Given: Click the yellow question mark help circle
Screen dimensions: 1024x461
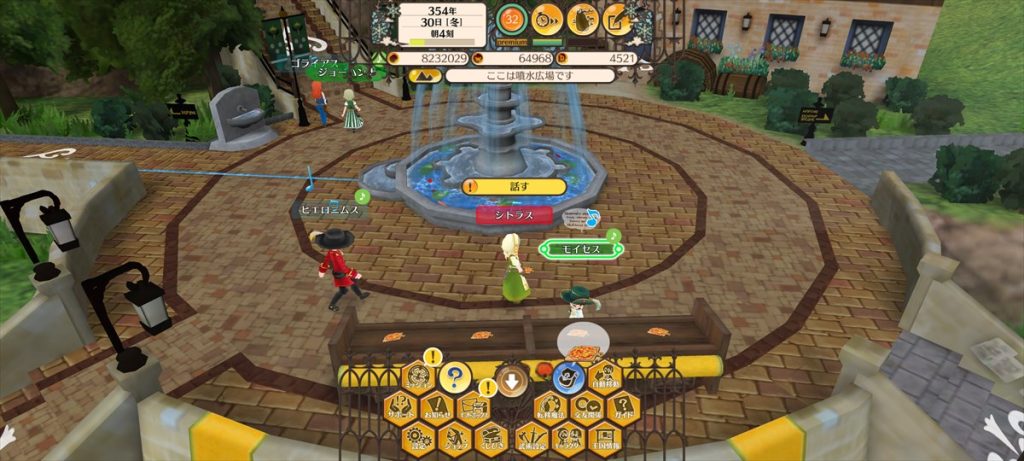Looking at the screenshot, I should [454, 378].
